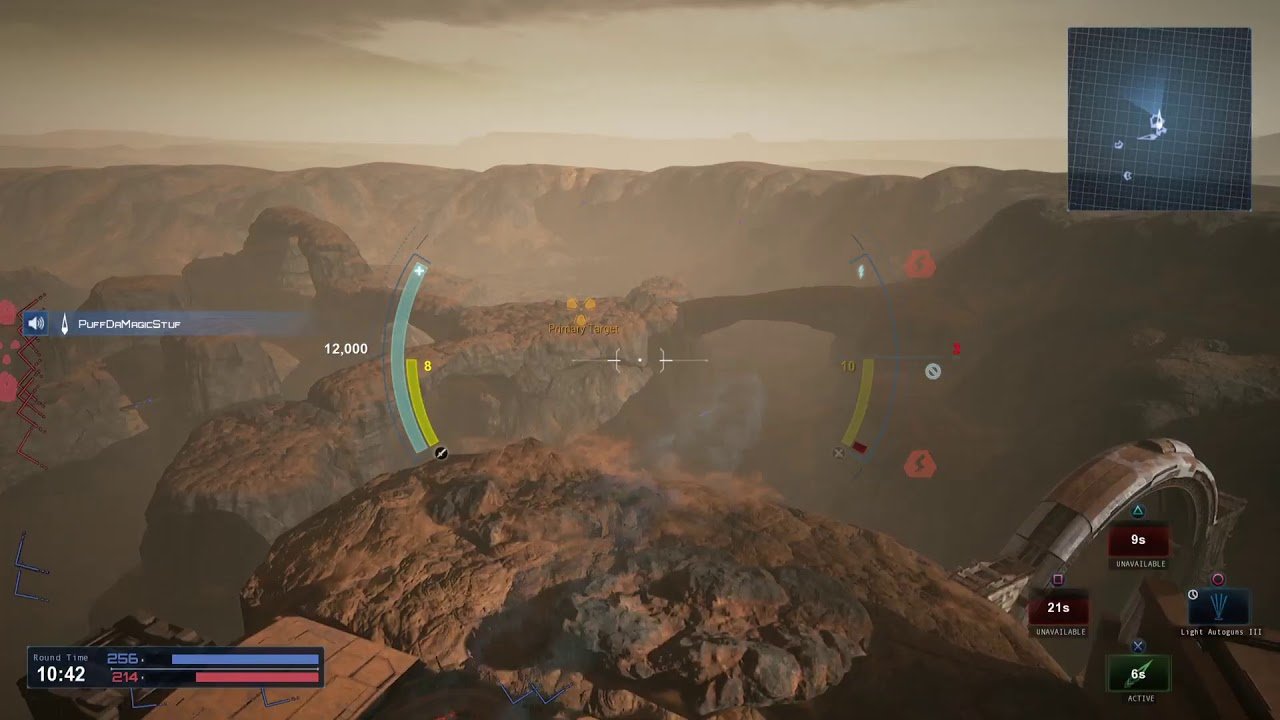Image resolution: width=1280 pixels, height=720 pixels.
Task: Toggle the speaker icon beside PuffDaMagicStuf
Action: [x=36, y=323]
